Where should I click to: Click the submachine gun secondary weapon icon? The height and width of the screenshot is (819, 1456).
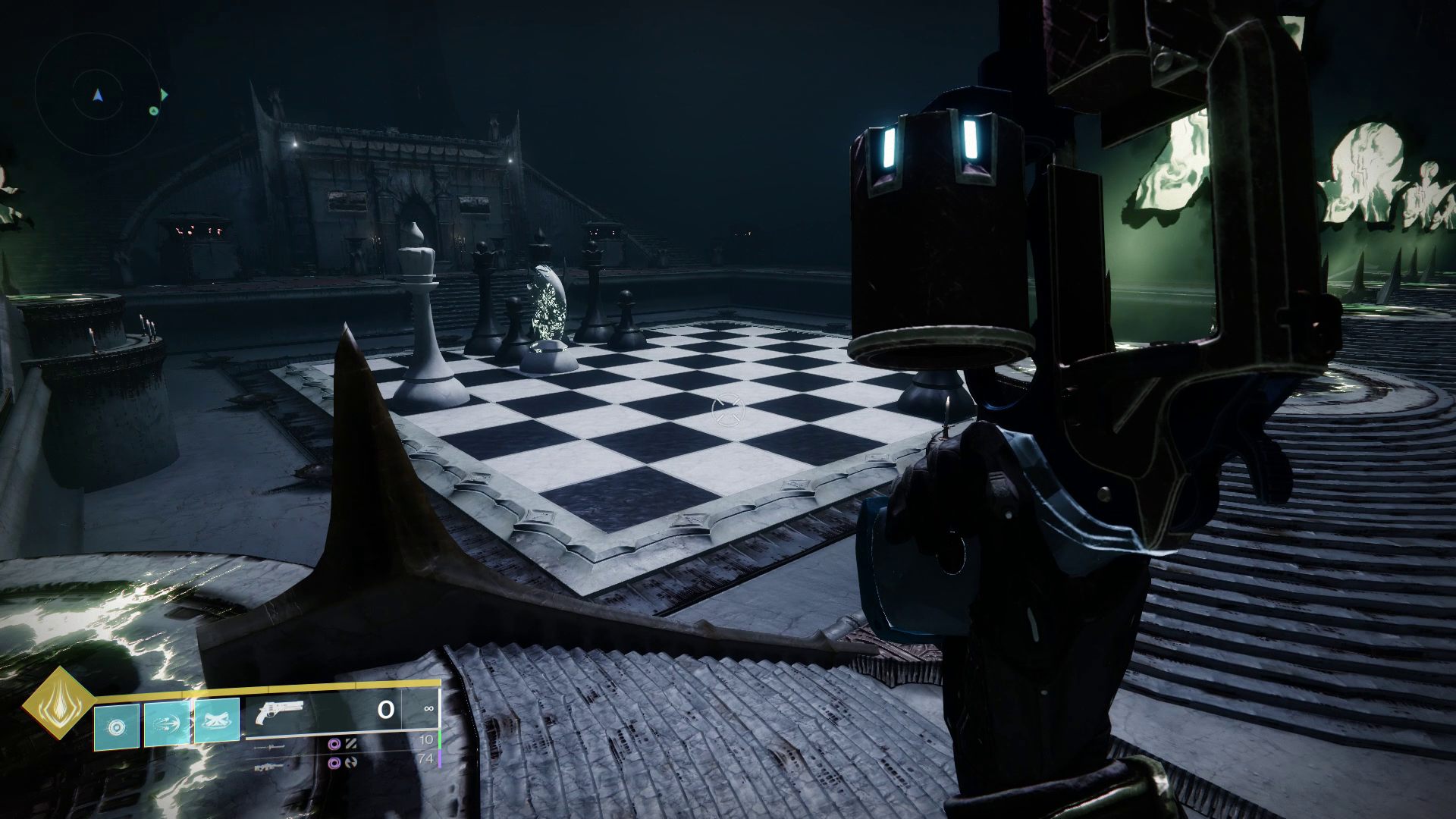pyautogui.click(x=271, y=747)
